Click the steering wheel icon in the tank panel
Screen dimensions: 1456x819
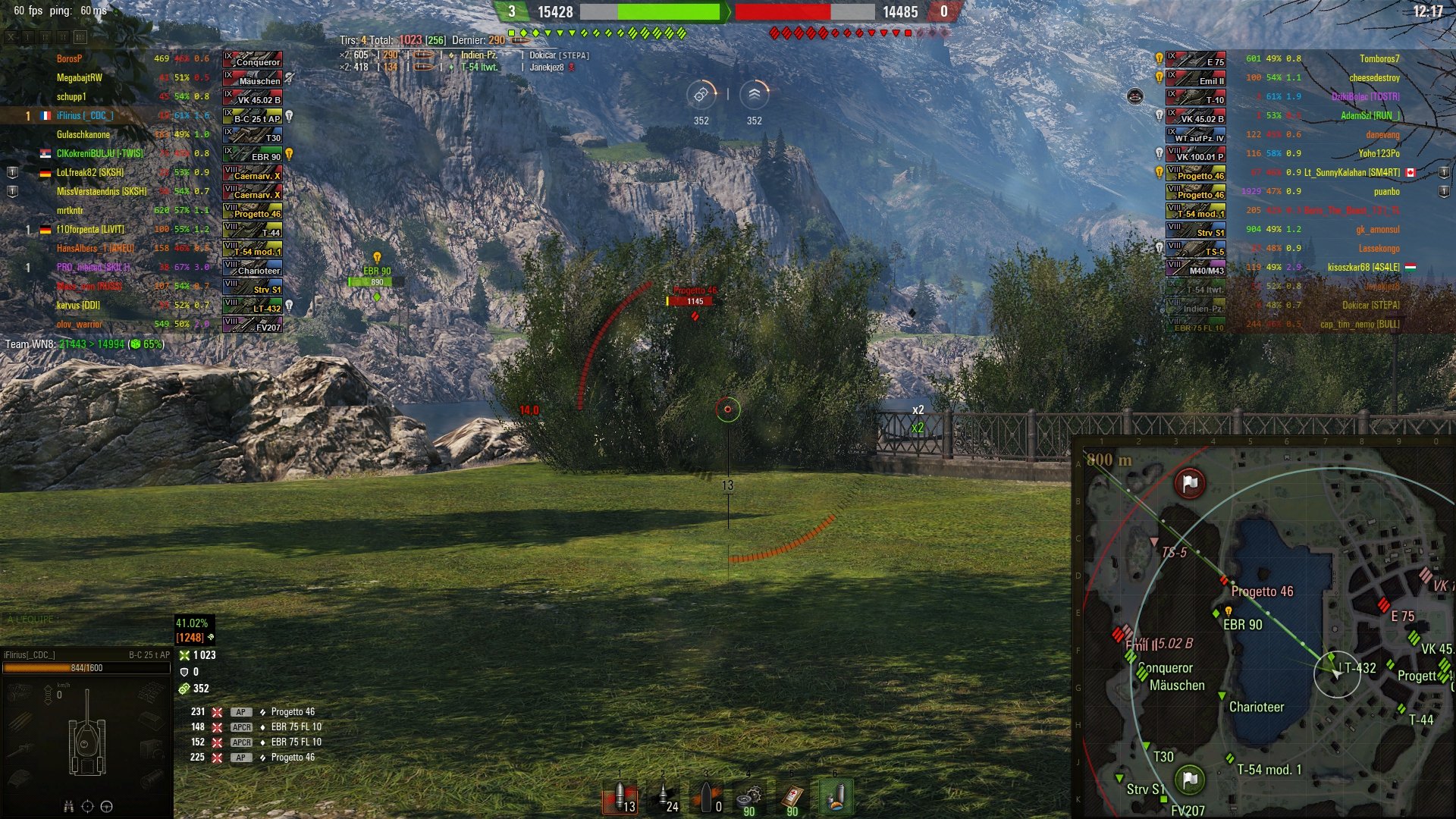coord(107,807)
